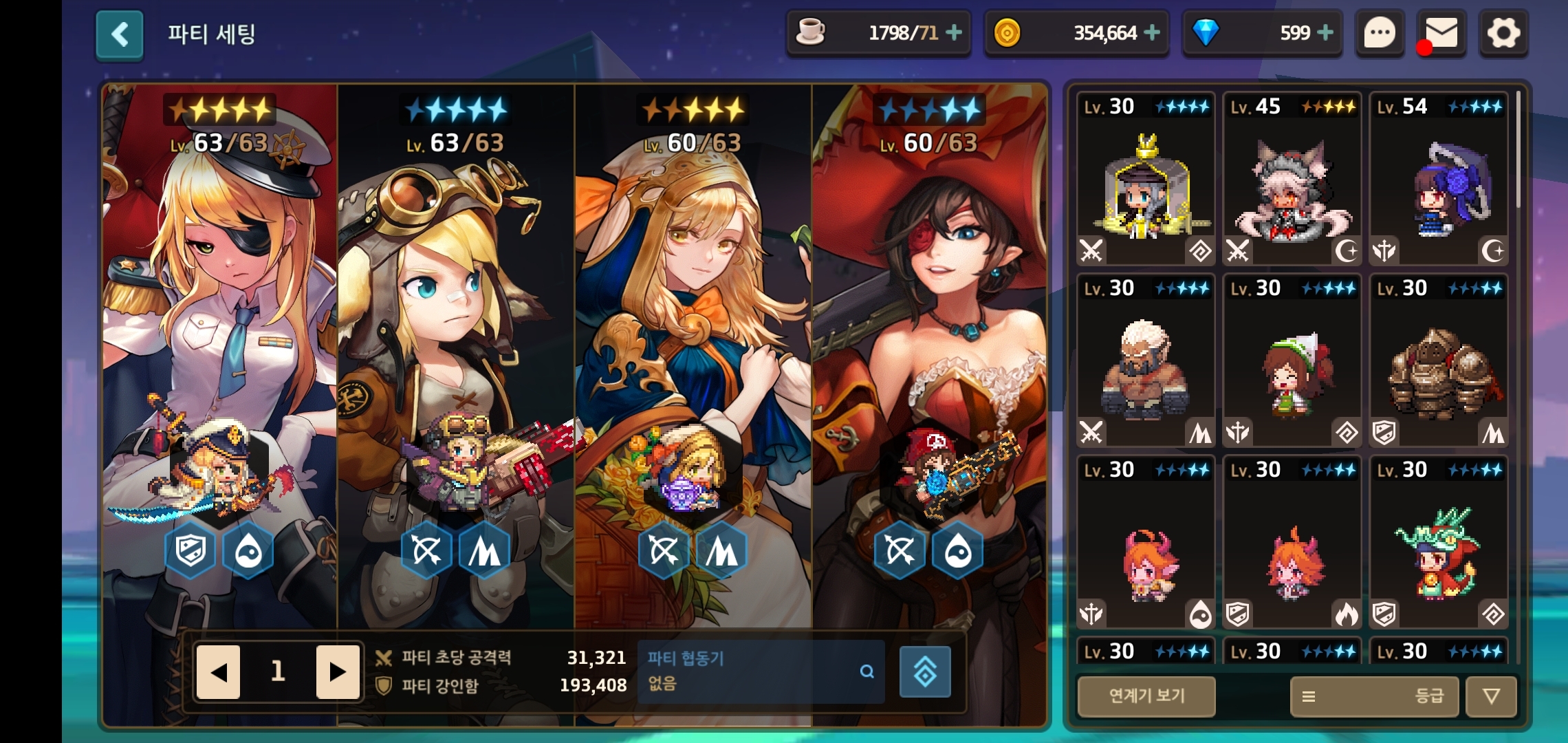Add gold coins with the plus button
Screen dimensions: 1568x743
1152,32
